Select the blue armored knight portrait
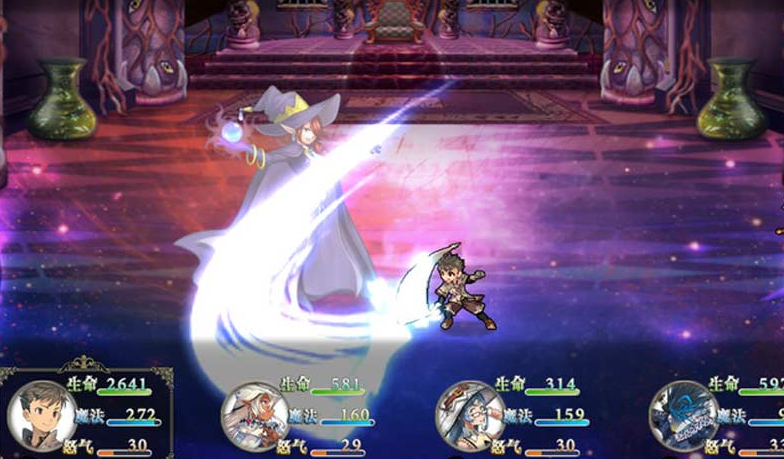The height and width of the screenshot is (459, 784). coord(684,416)
